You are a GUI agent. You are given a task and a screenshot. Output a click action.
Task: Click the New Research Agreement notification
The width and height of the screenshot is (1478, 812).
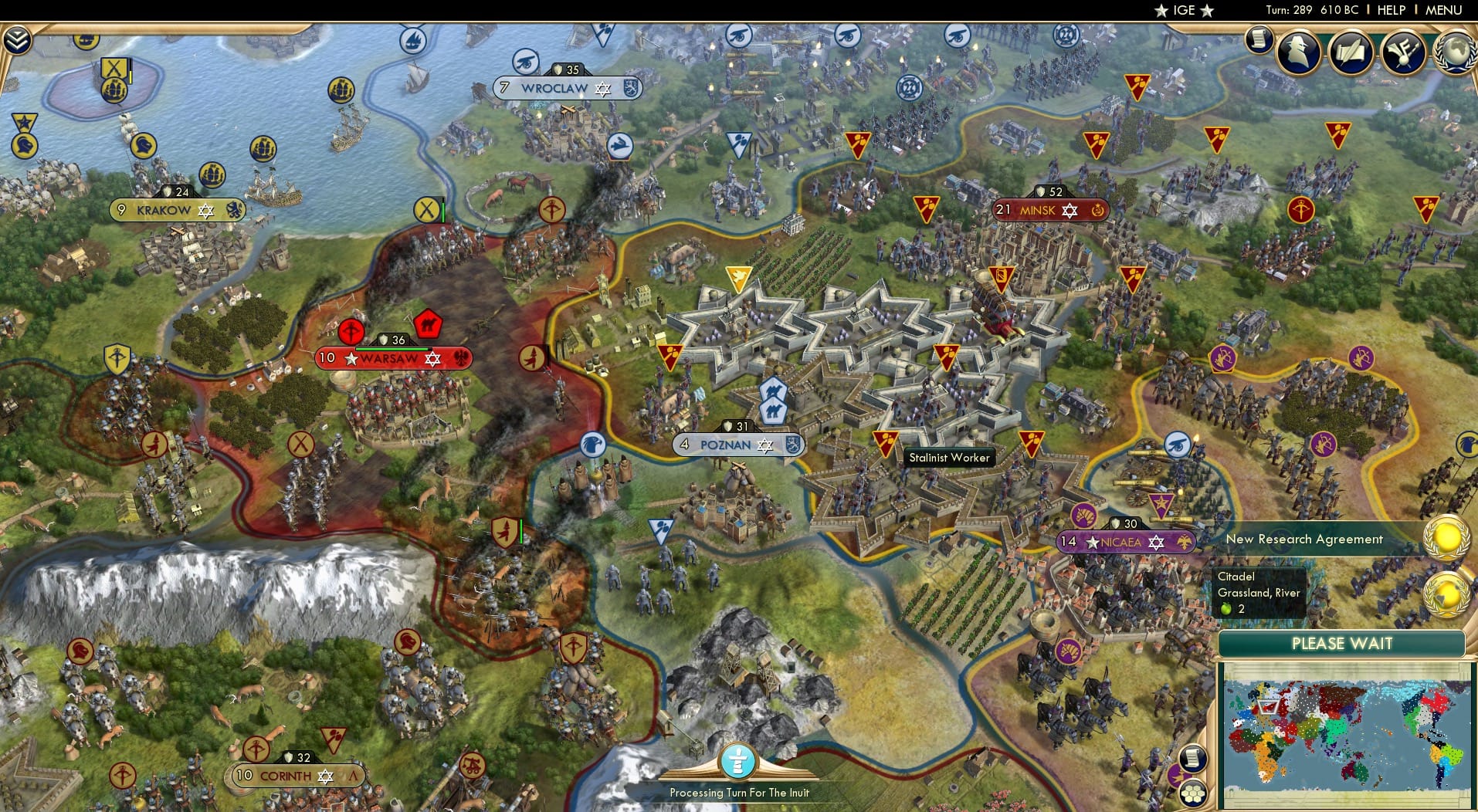1305,539
